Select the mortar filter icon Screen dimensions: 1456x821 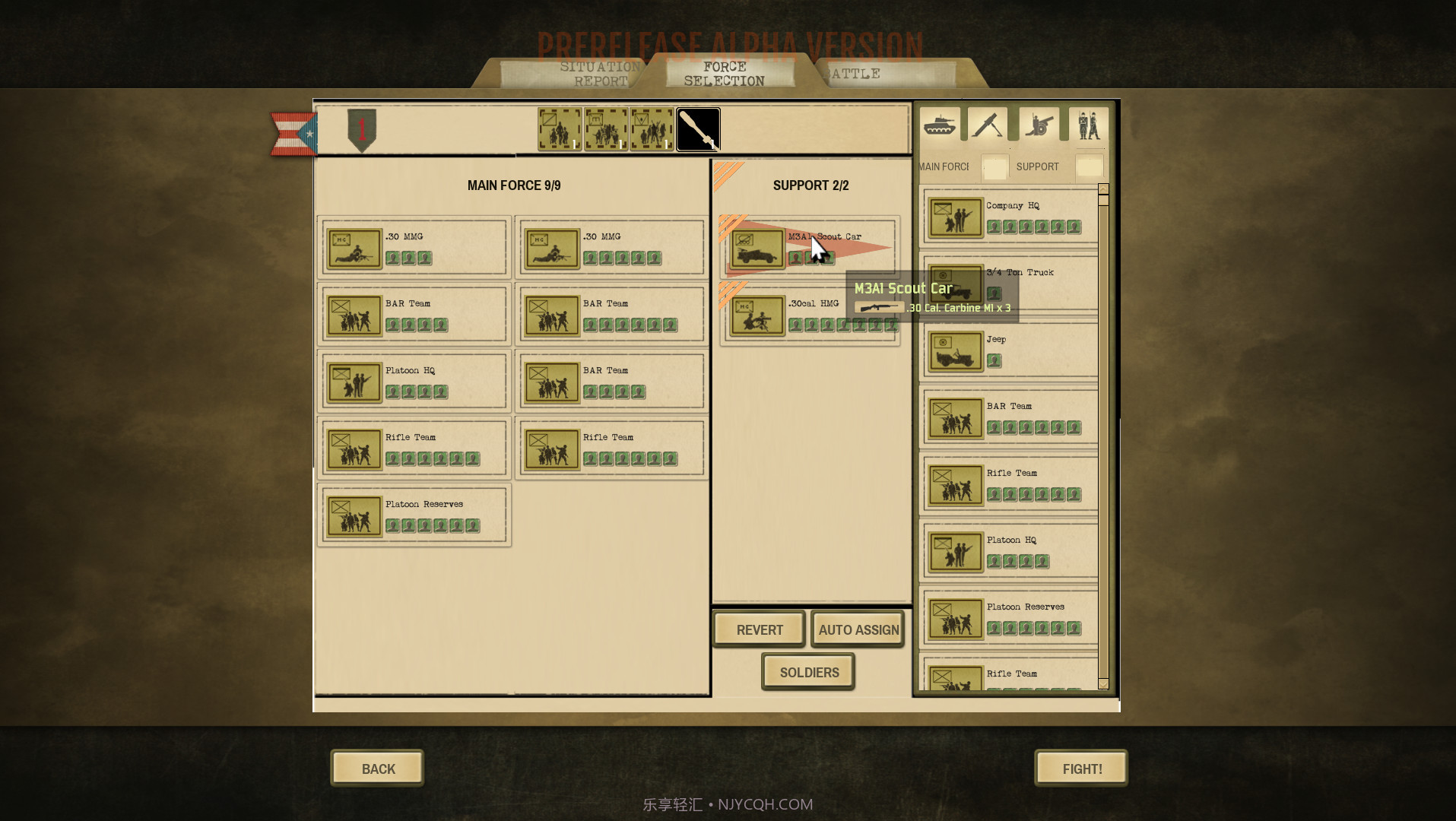point(988,123)
